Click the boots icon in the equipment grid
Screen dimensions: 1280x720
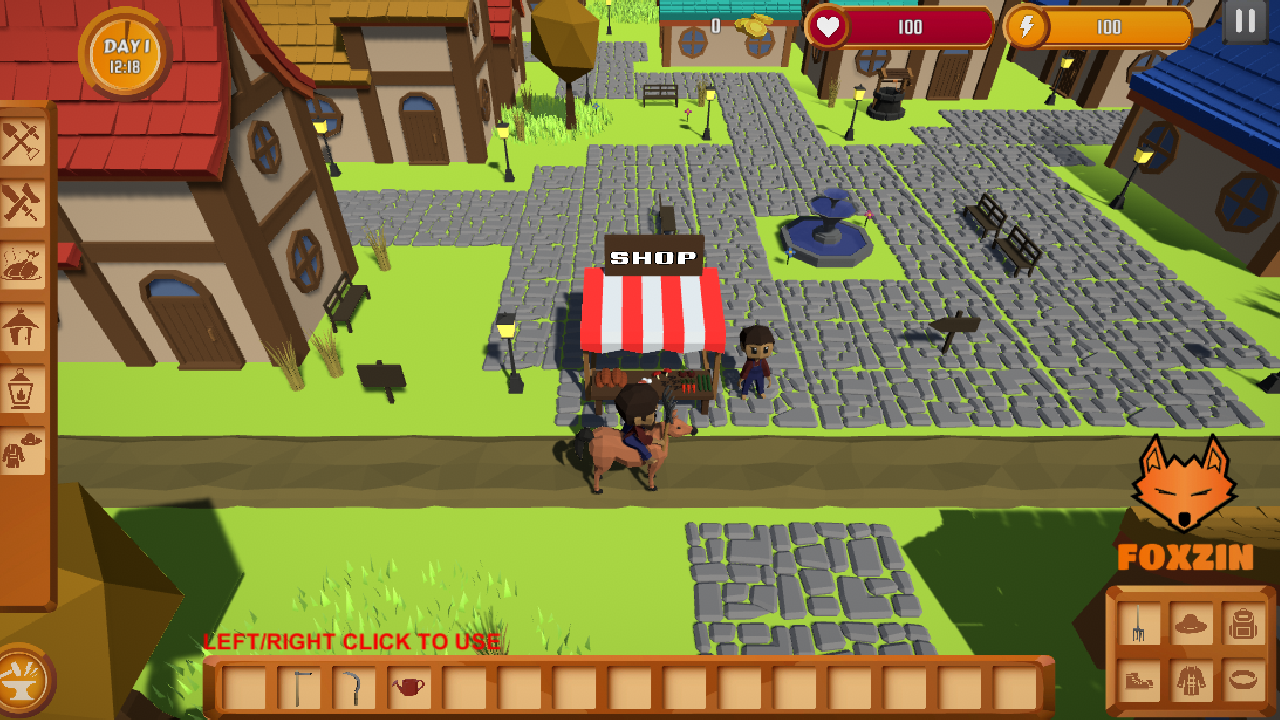coord(1140,680)
